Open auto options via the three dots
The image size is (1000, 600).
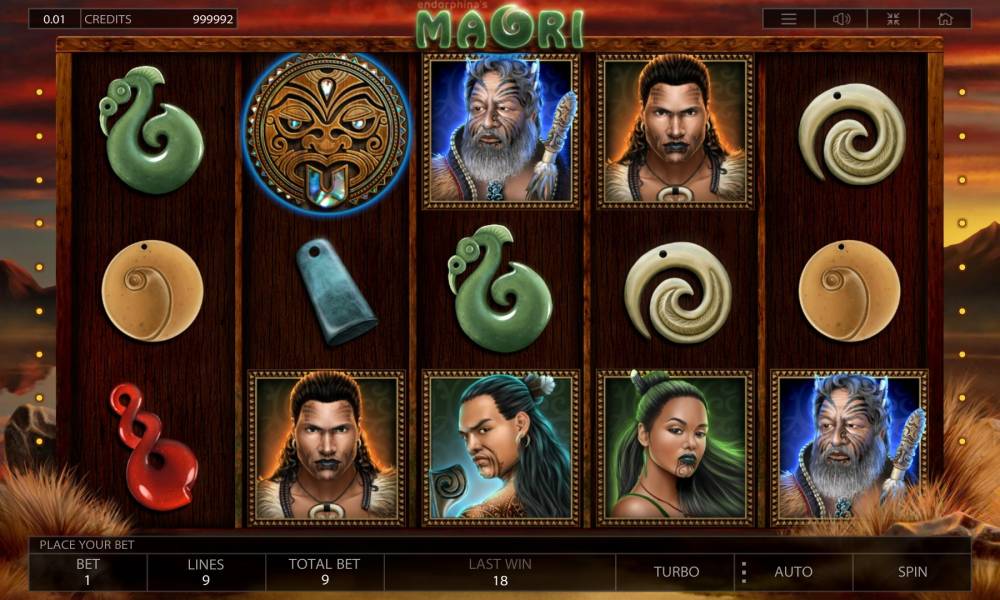coord(743,572)
